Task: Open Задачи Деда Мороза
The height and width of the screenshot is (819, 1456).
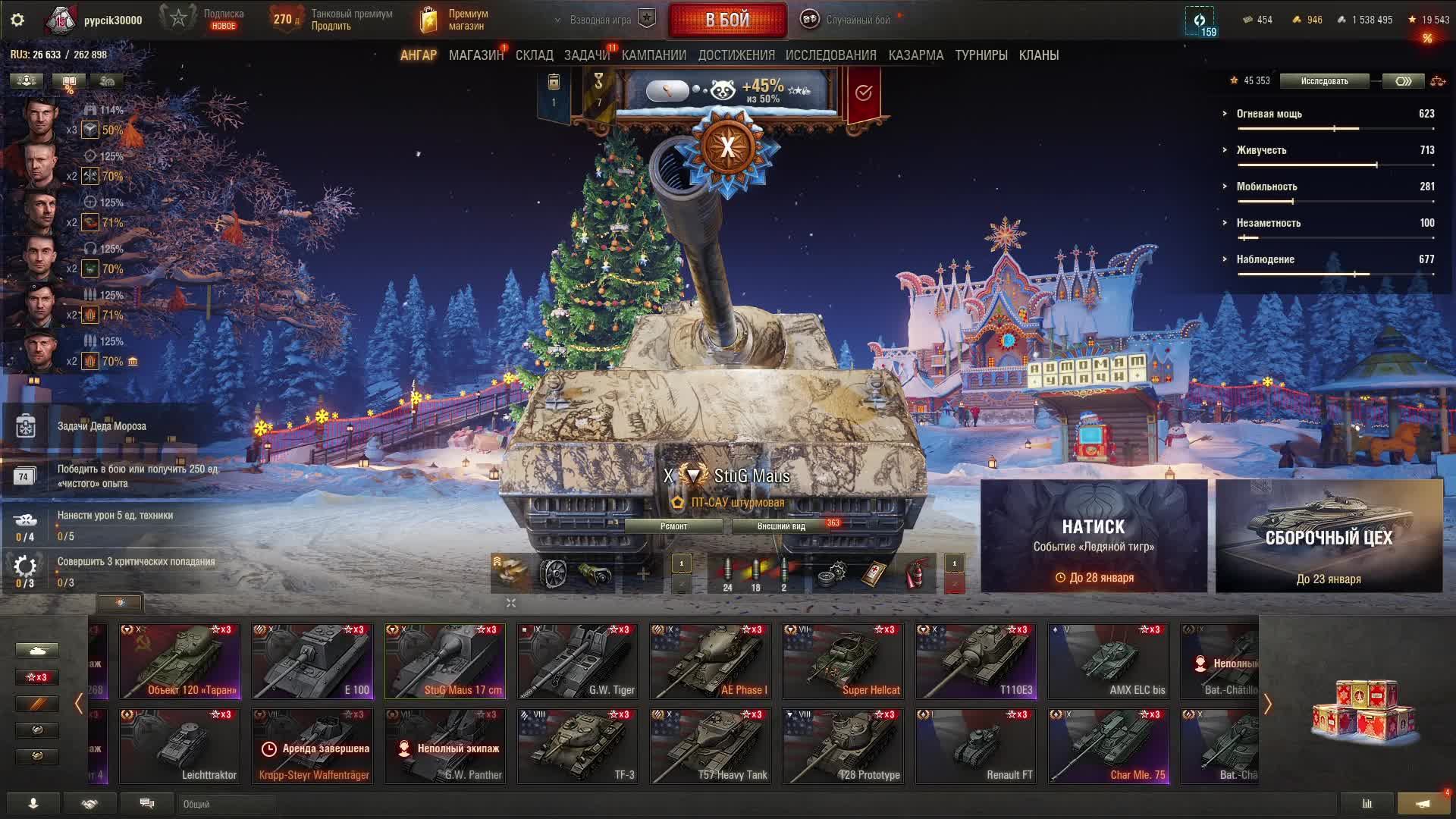Action: 102,426
